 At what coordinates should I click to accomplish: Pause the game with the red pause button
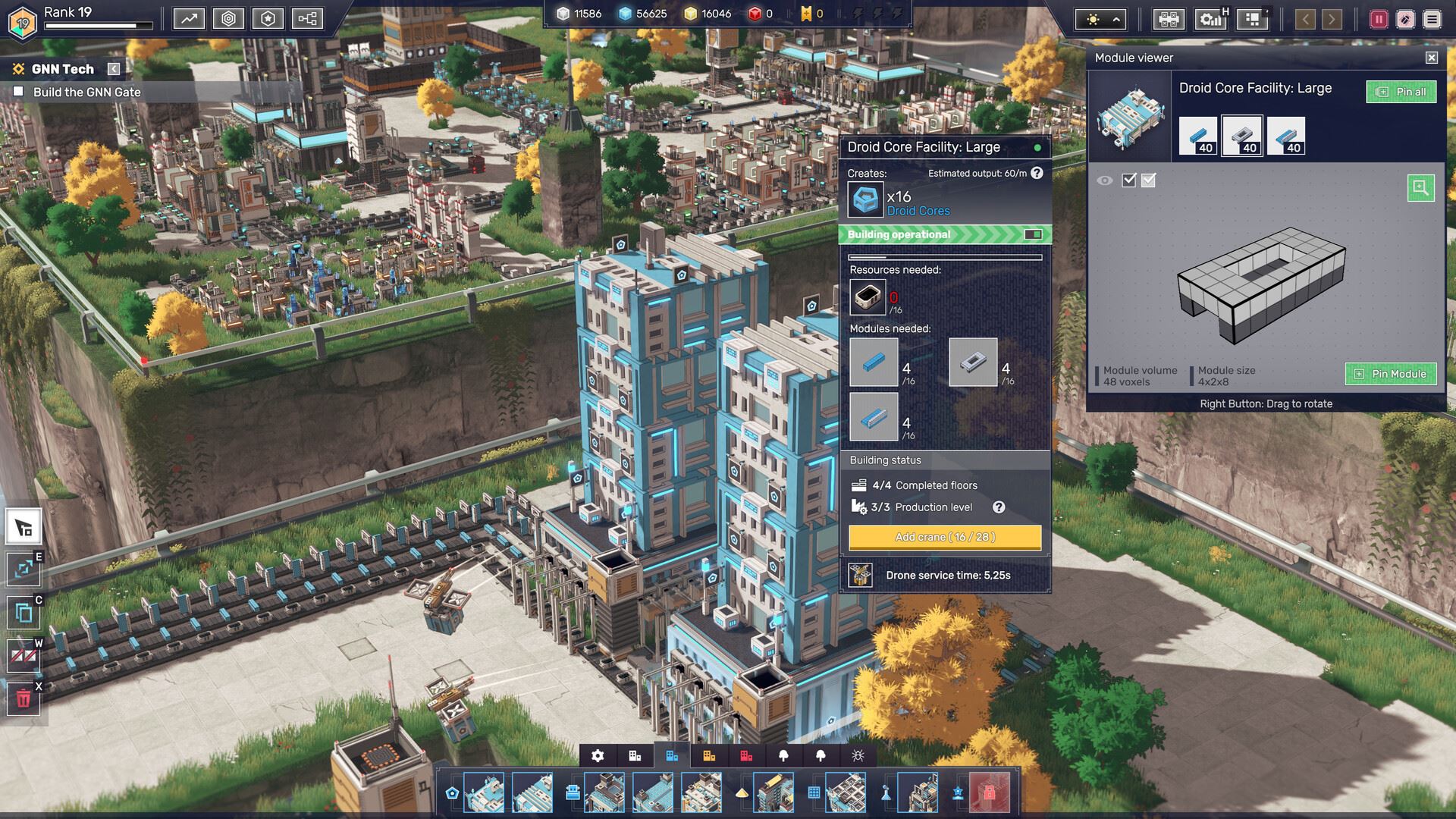1378,19
